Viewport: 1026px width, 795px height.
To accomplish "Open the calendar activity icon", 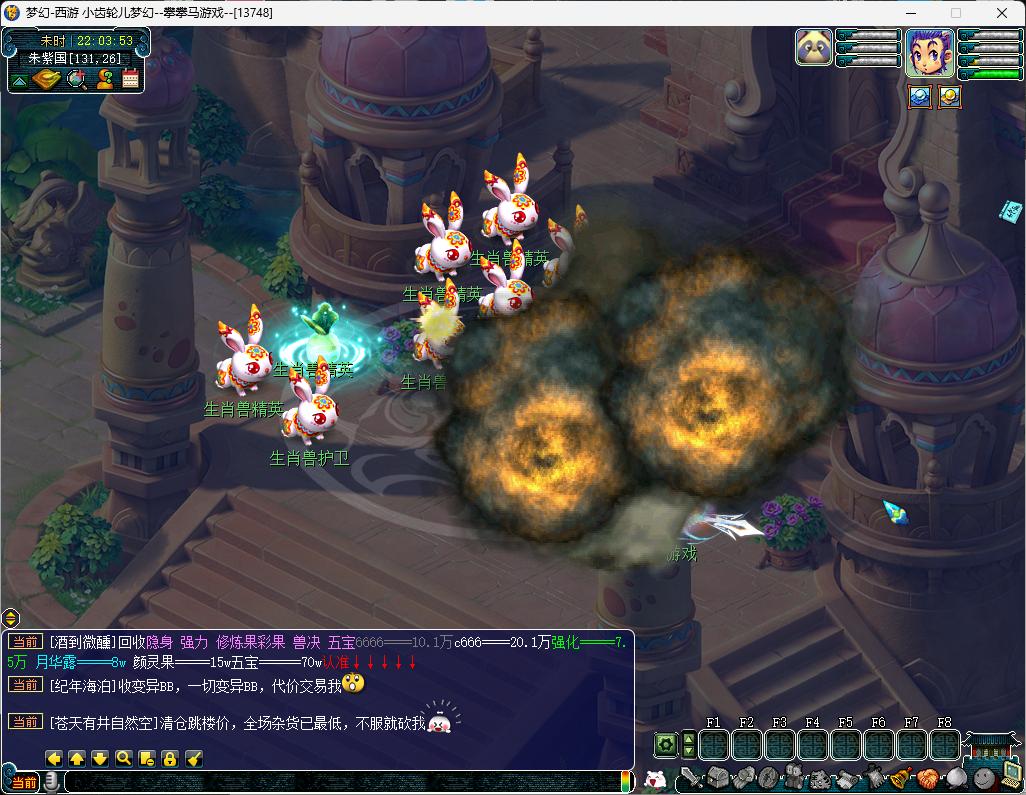I will click(131, 80).
